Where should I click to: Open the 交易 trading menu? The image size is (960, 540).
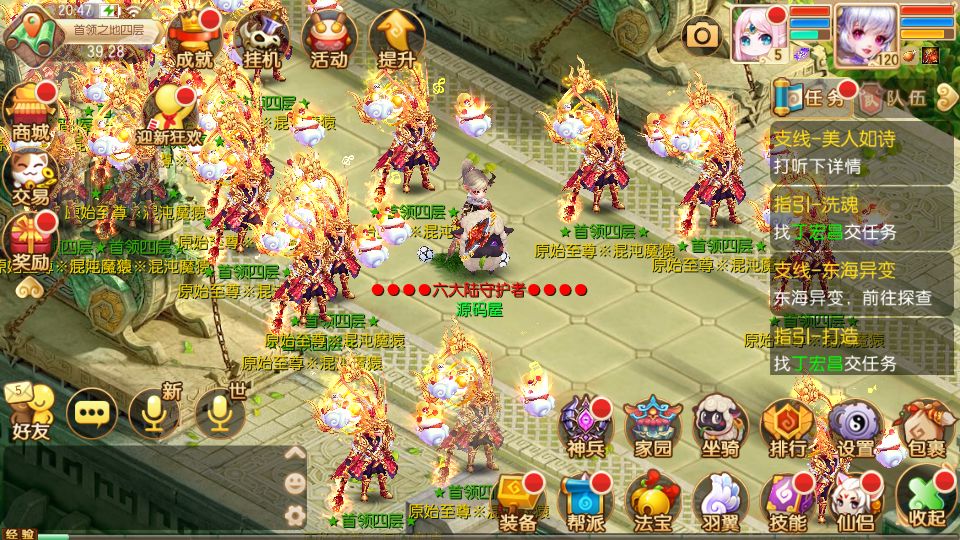(x=30, y=177)
